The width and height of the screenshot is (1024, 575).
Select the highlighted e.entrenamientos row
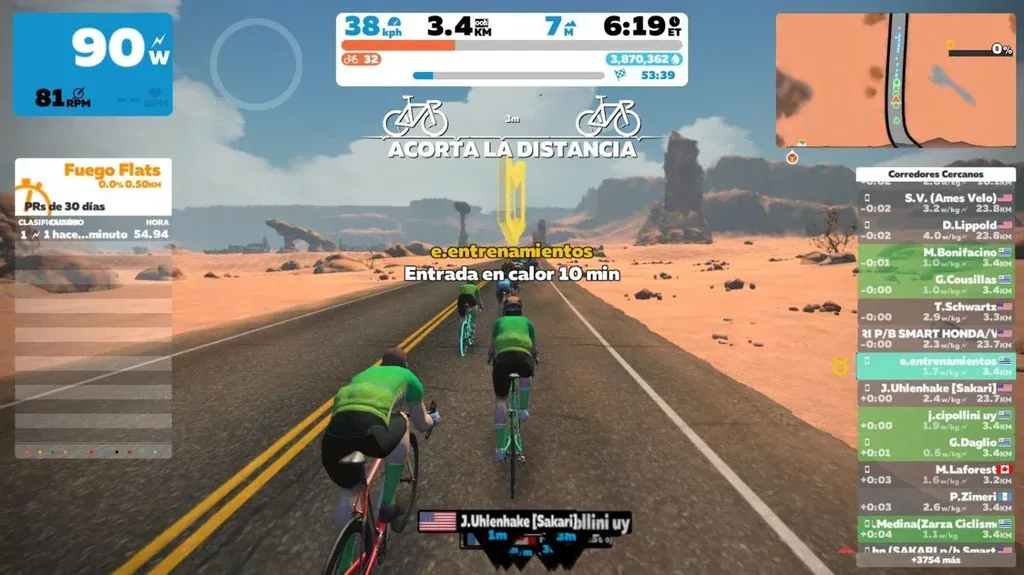point(935,365)
